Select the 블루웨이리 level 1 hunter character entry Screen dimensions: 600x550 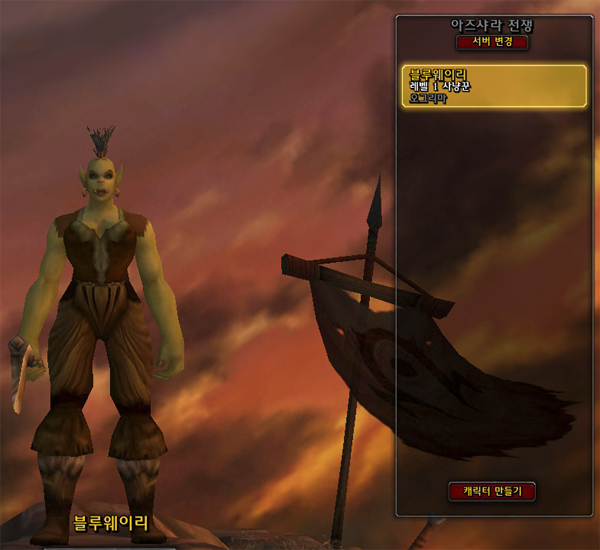pyautogui.click(x=492, y=87)
